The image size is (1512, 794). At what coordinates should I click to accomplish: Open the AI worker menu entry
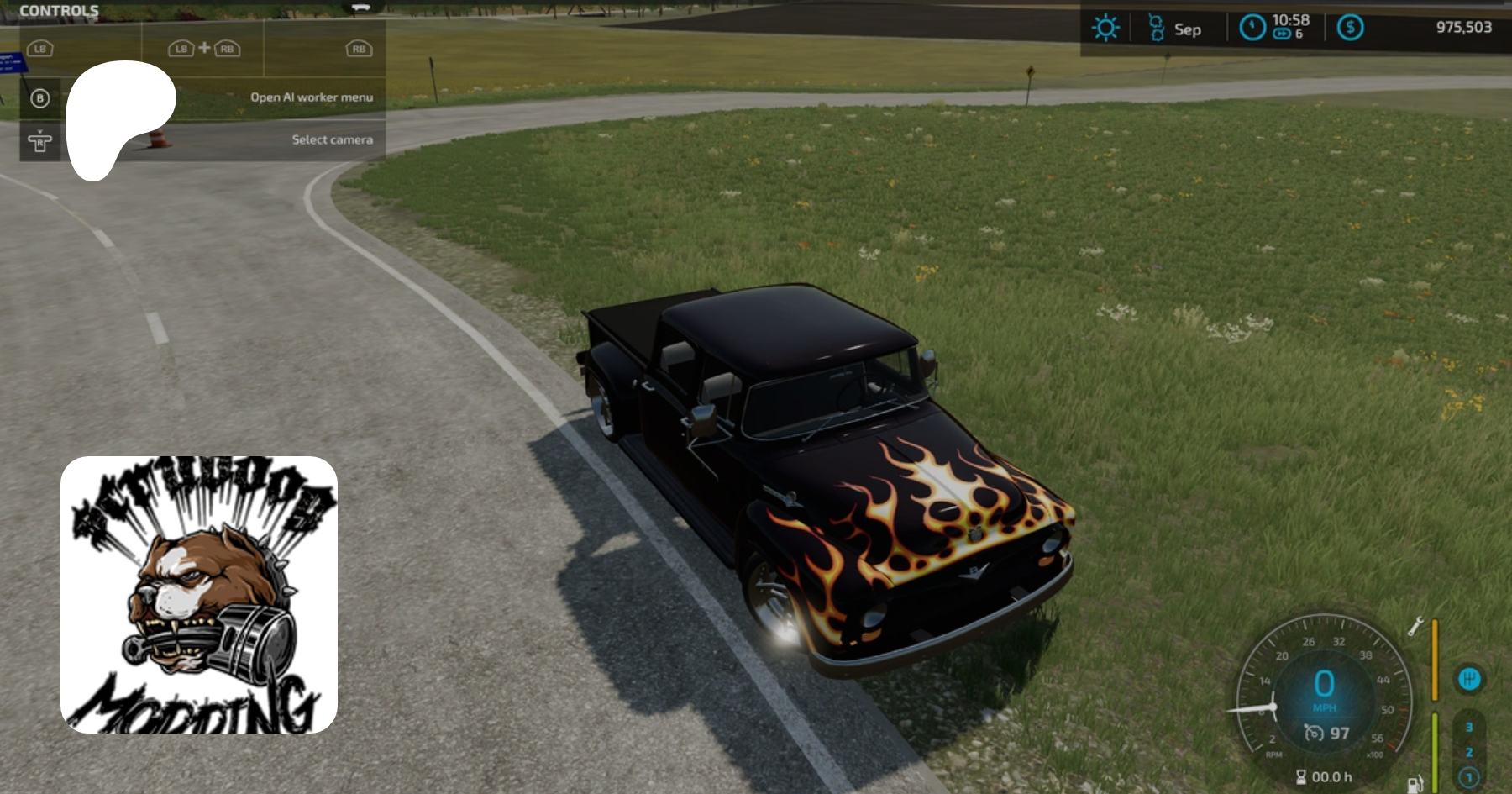[311, 97]
